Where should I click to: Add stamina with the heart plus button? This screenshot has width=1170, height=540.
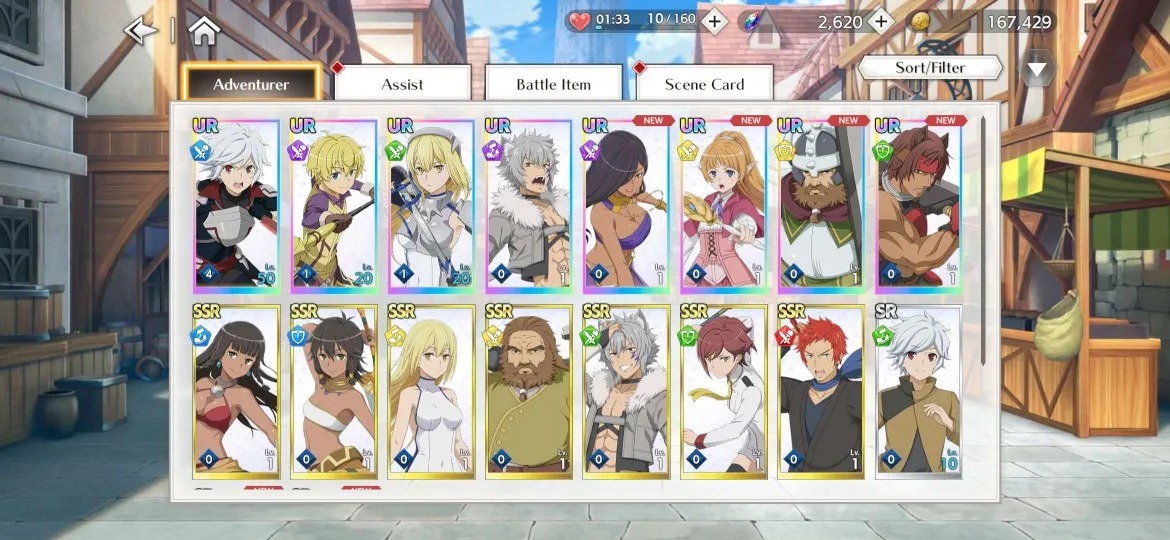[714, 21]
